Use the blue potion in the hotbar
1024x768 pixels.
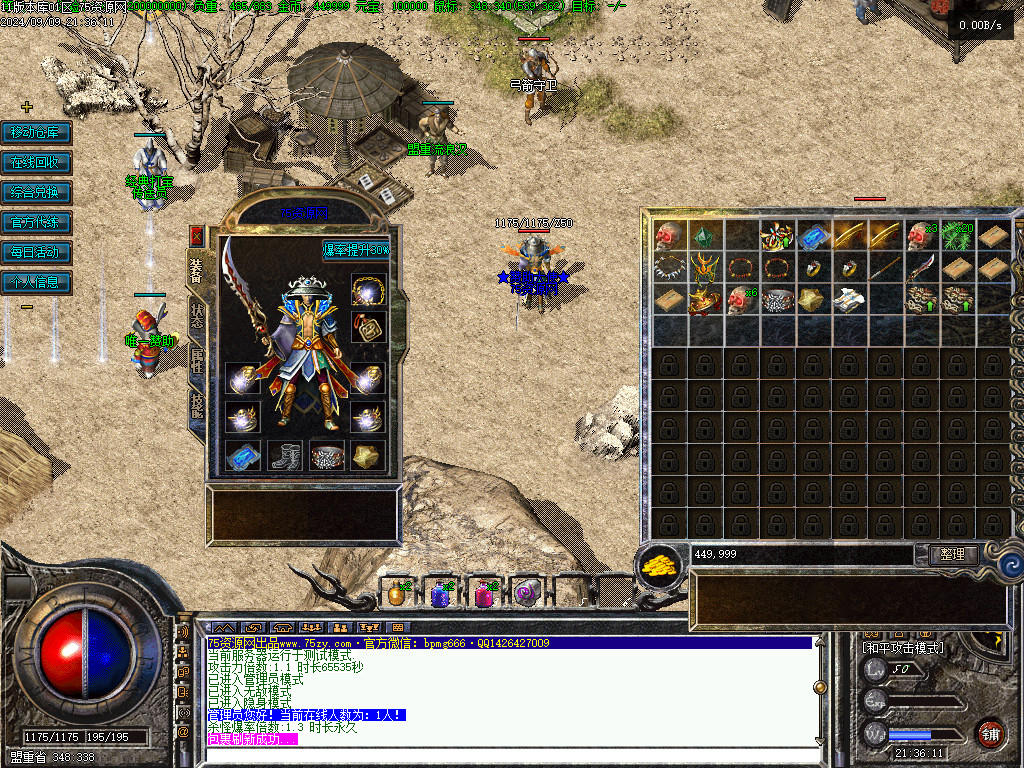(441, 594)
